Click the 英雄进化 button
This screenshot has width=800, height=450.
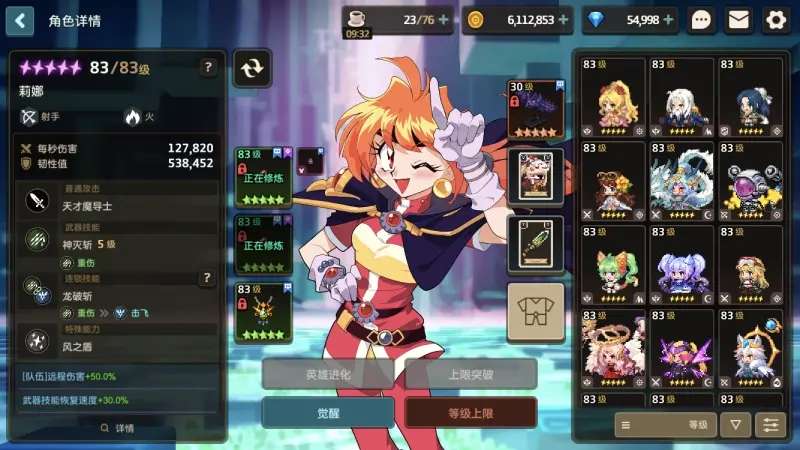coord(329,374)
